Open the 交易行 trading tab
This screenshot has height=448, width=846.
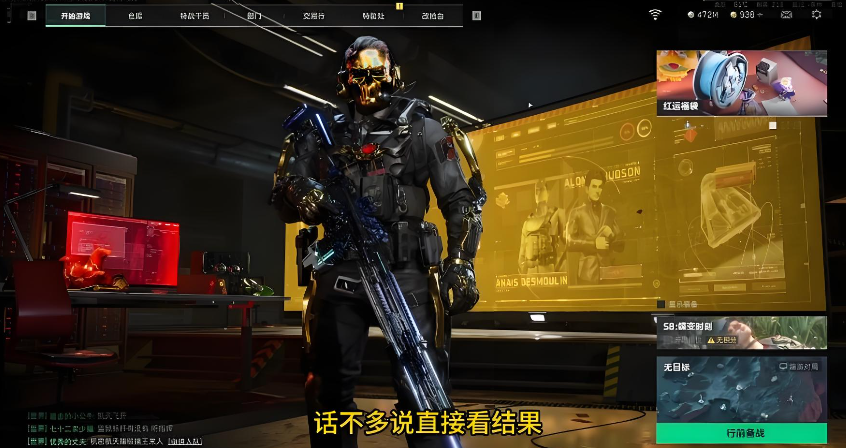tap(313, 16)
